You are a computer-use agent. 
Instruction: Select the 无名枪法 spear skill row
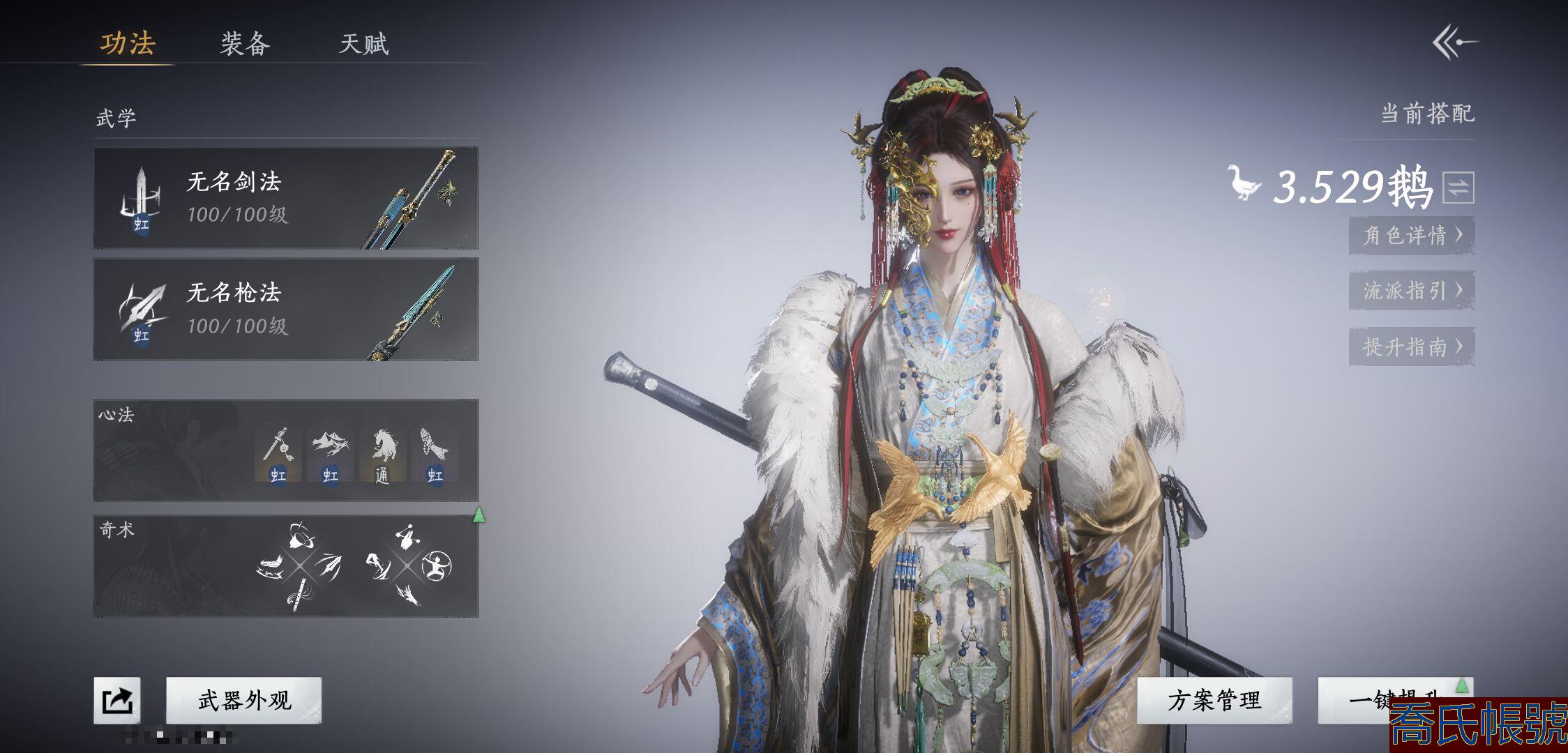point(286,309)
